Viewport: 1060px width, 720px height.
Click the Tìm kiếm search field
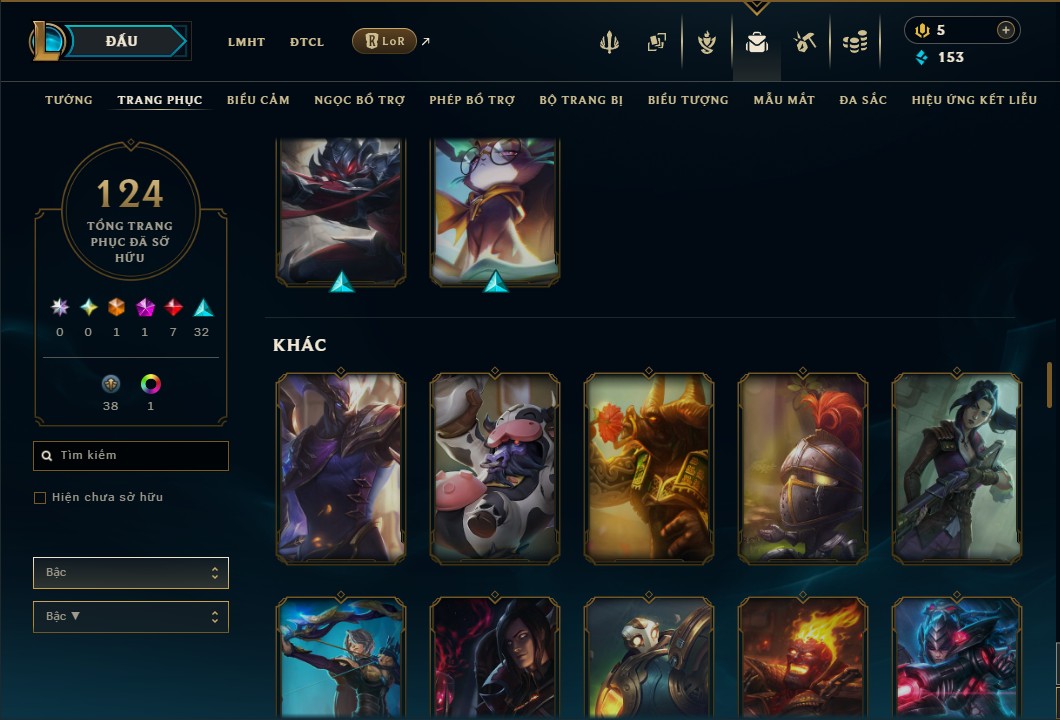pyautogui.click(x=131, y=456)
